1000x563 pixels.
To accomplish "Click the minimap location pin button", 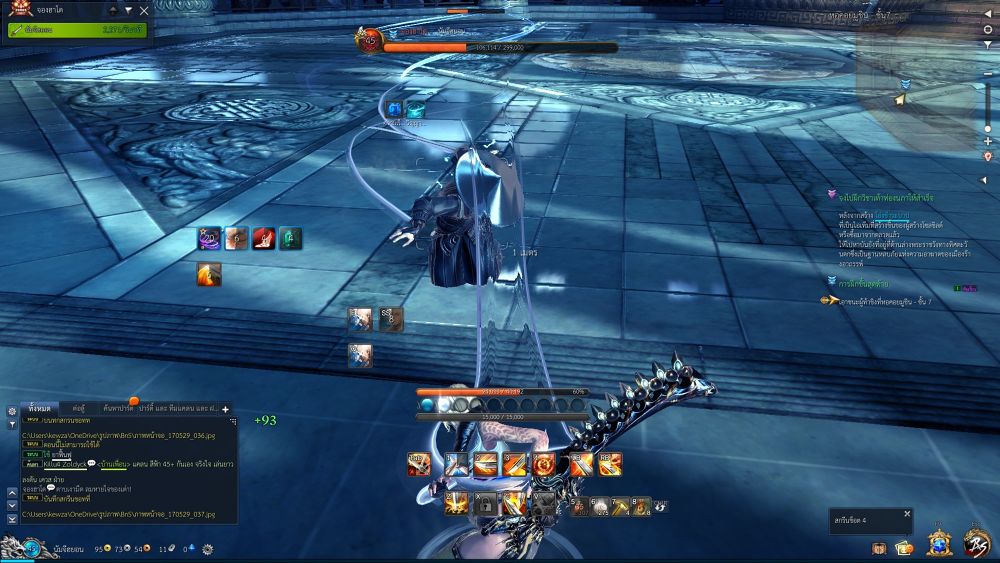I will pos(988,156).
